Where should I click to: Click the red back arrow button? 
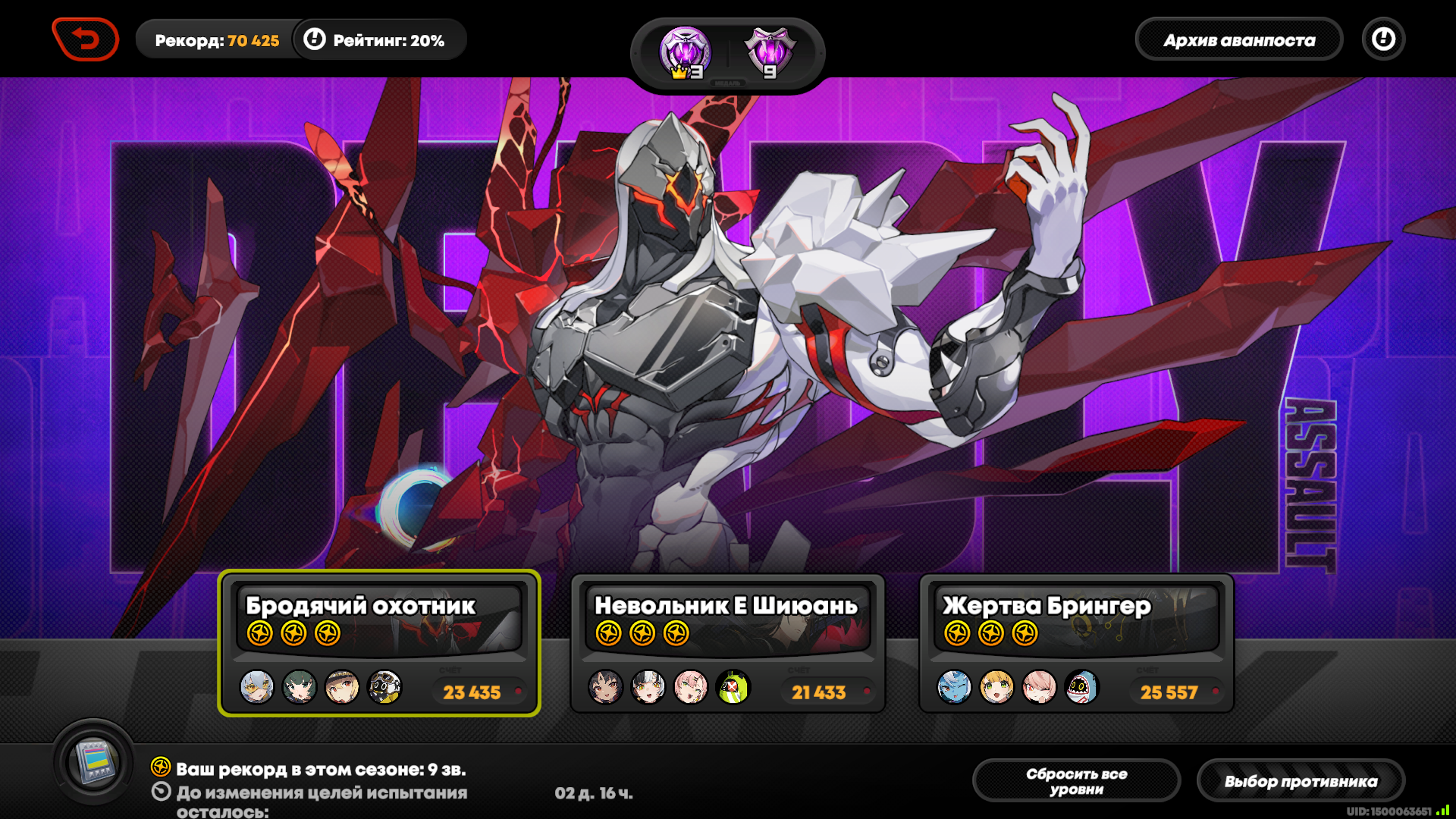[86, 39]
